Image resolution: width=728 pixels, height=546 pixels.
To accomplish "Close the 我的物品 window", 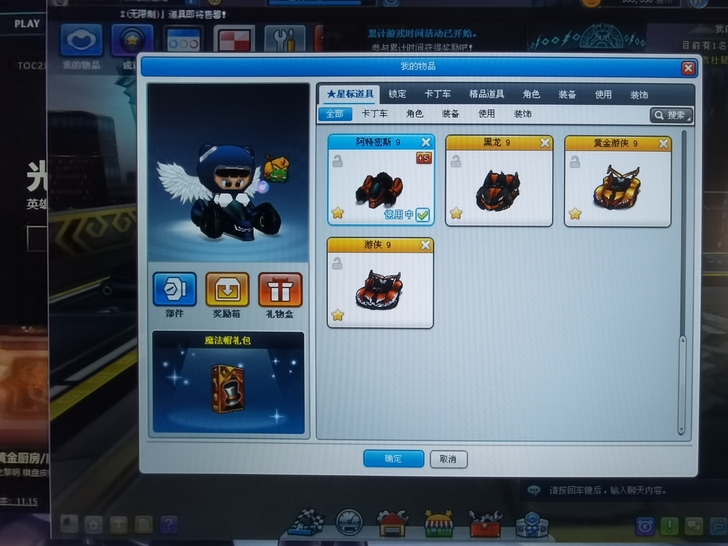I will tap(688, 68).
